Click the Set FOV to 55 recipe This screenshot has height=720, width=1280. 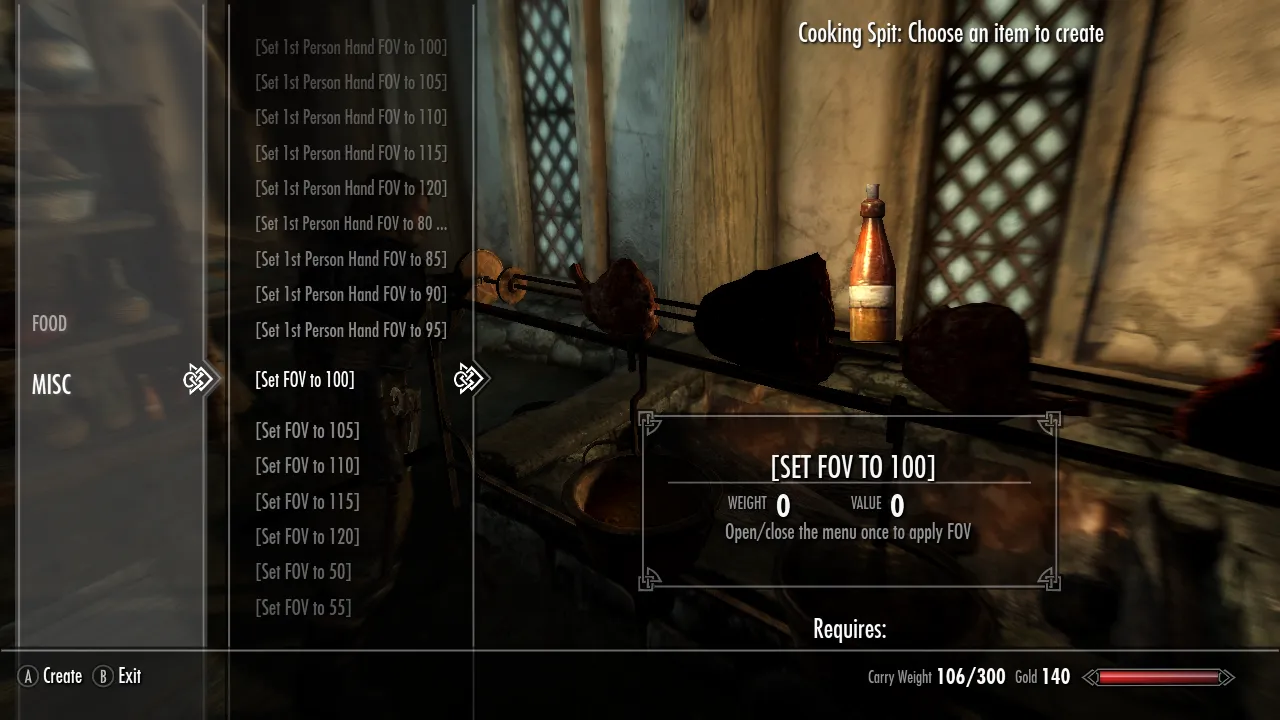(x=303, y=607)
